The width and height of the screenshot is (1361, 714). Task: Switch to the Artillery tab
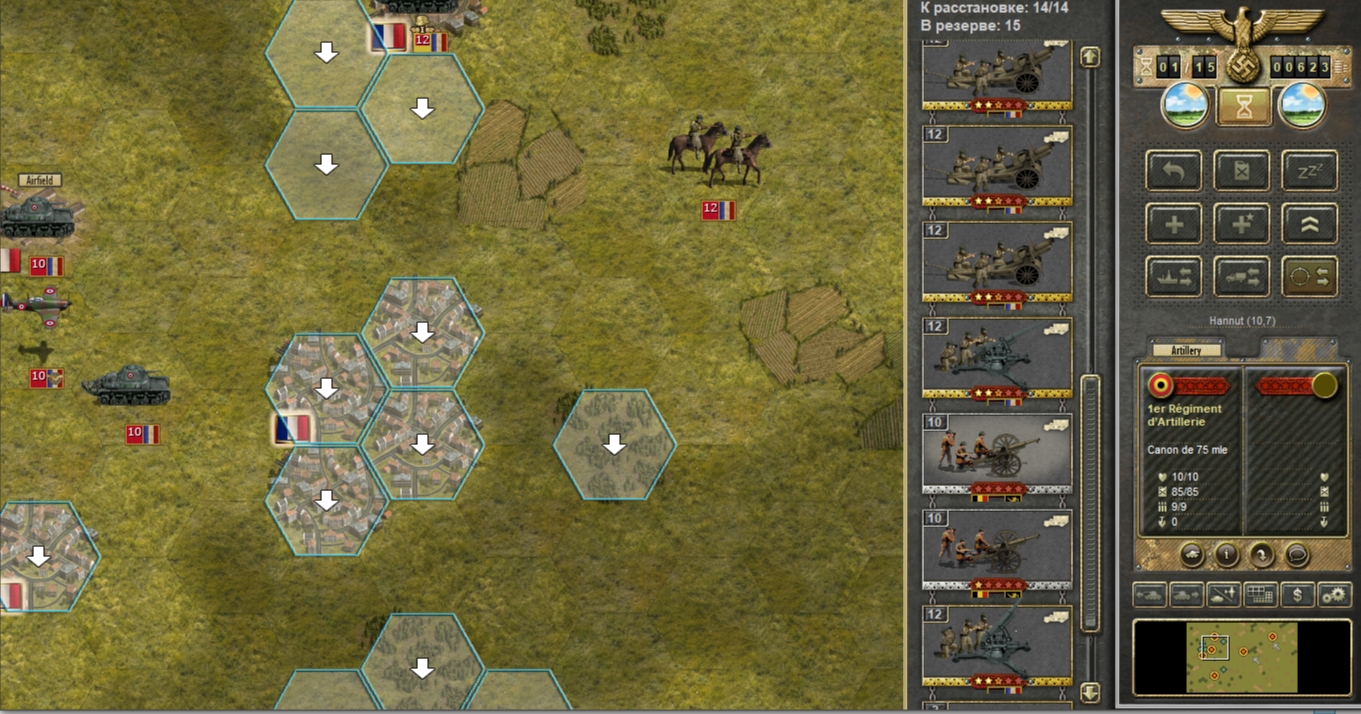[x=1186, y=350]
